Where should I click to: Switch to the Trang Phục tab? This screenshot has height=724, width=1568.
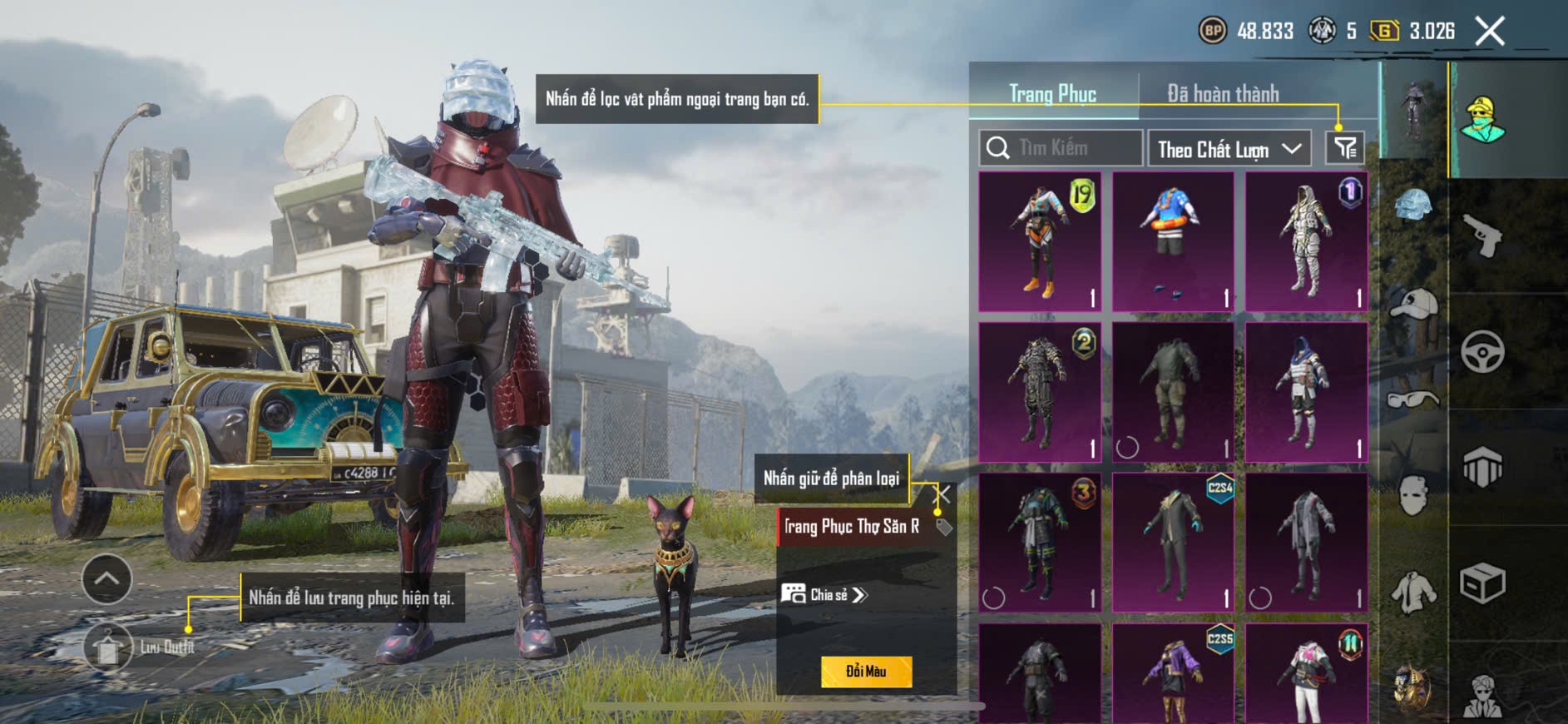1052,94
